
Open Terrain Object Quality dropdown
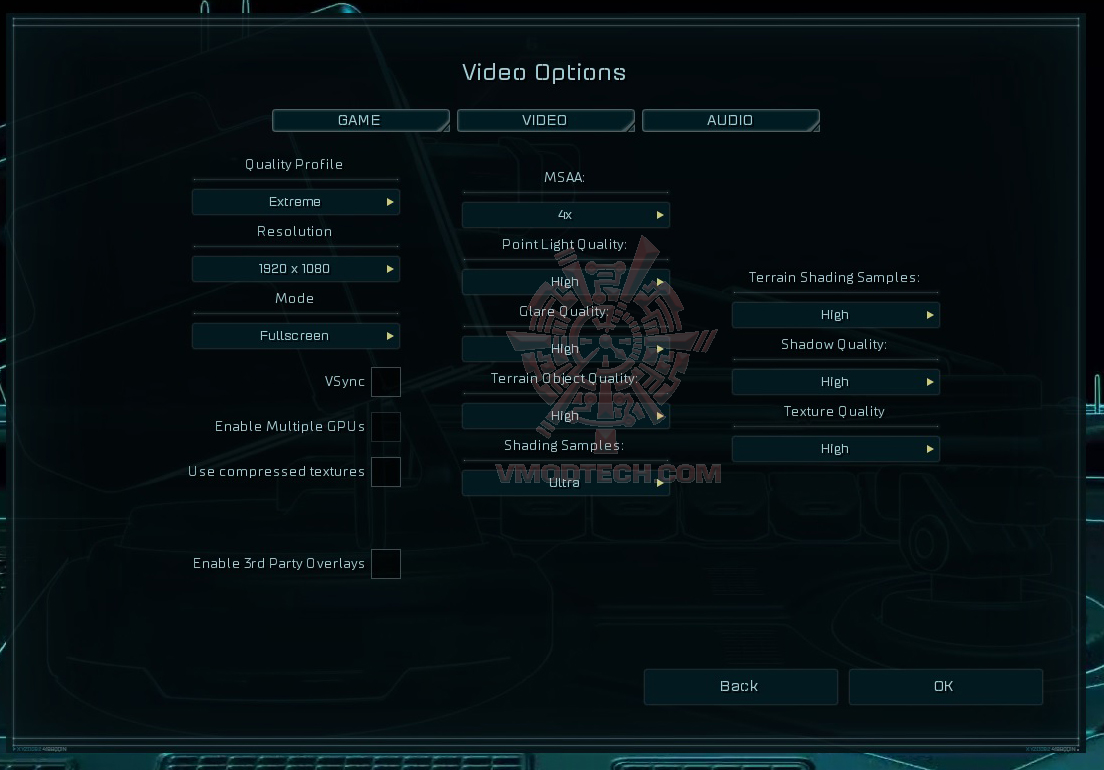566,416
